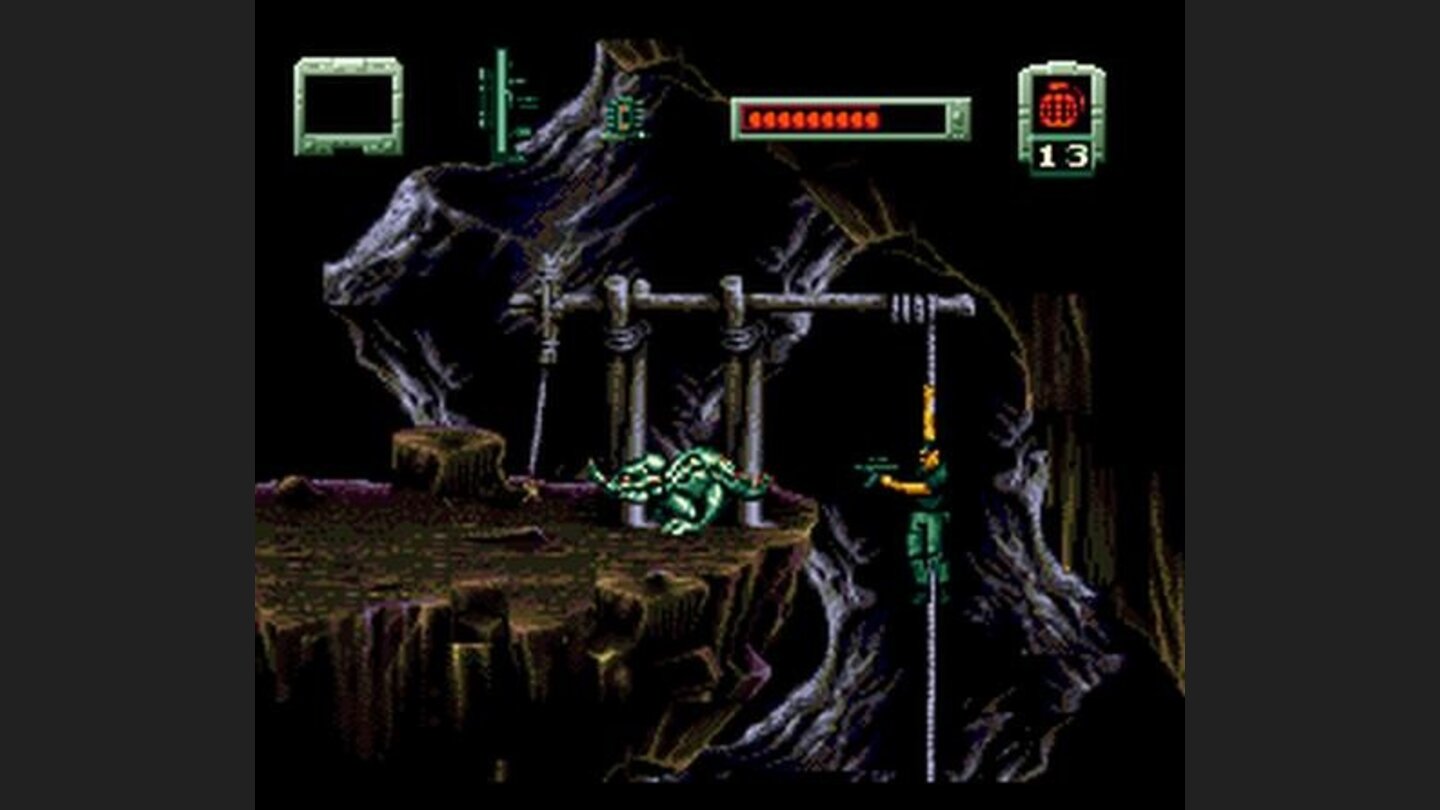
Task: Click the grenade icon in the top-right HUD panel
Action: (1060, 102)
